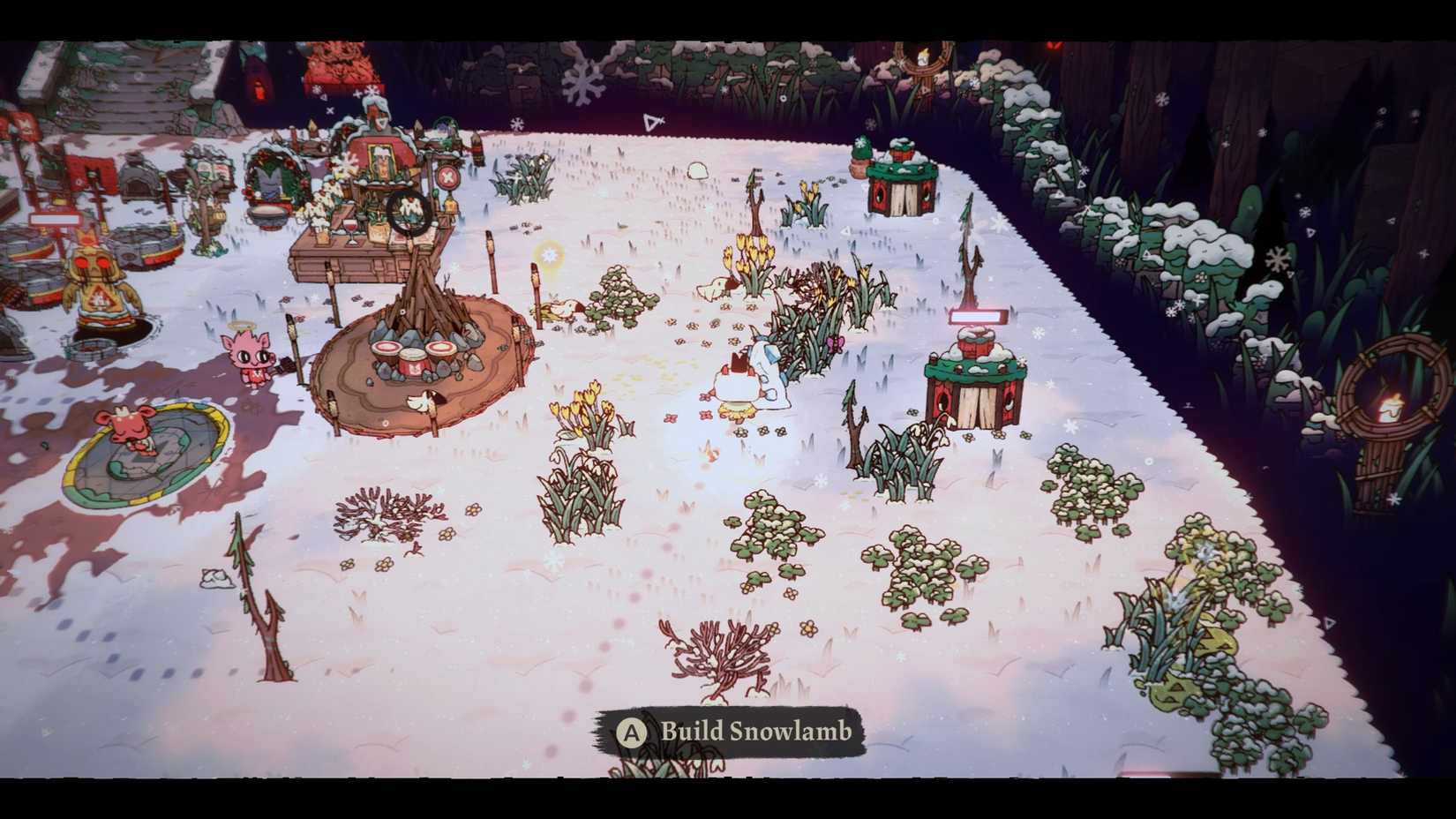Select the sparkling star pickup near the torches
This screenshot has height=819, width=1456.
coord(549,255)
